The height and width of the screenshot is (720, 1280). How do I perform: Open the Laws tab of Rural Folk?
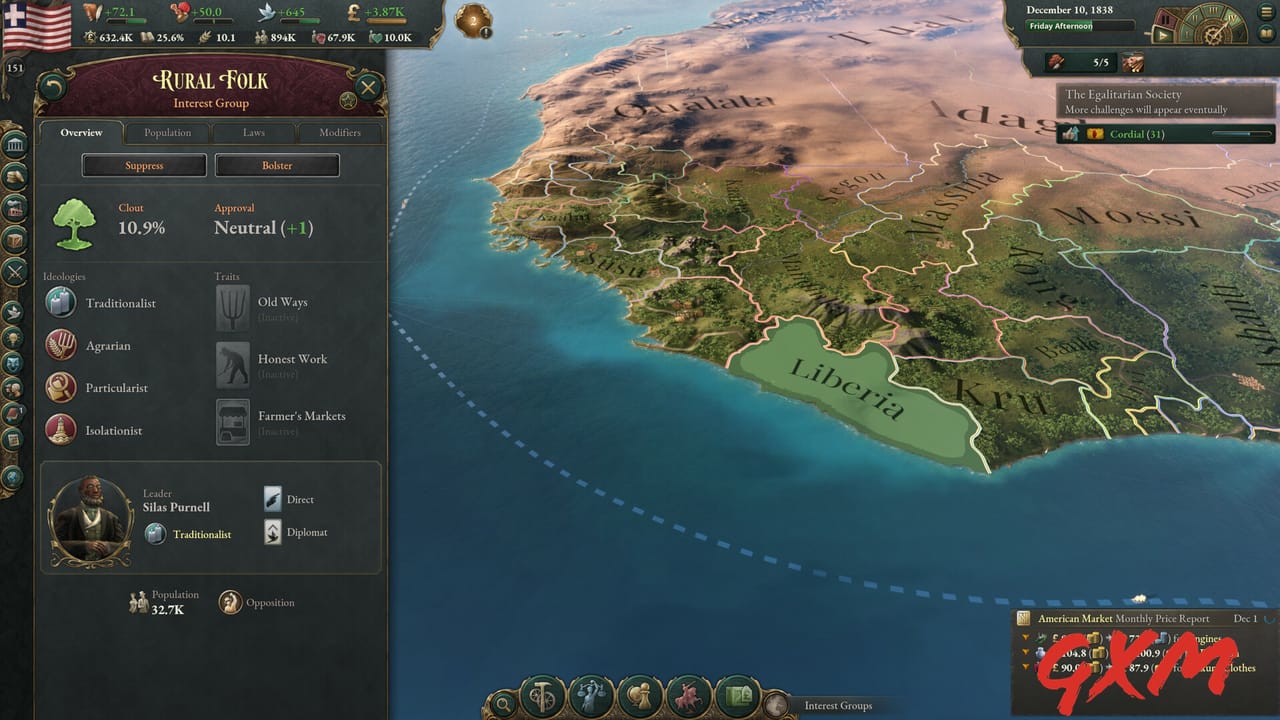tap(253, 132)
